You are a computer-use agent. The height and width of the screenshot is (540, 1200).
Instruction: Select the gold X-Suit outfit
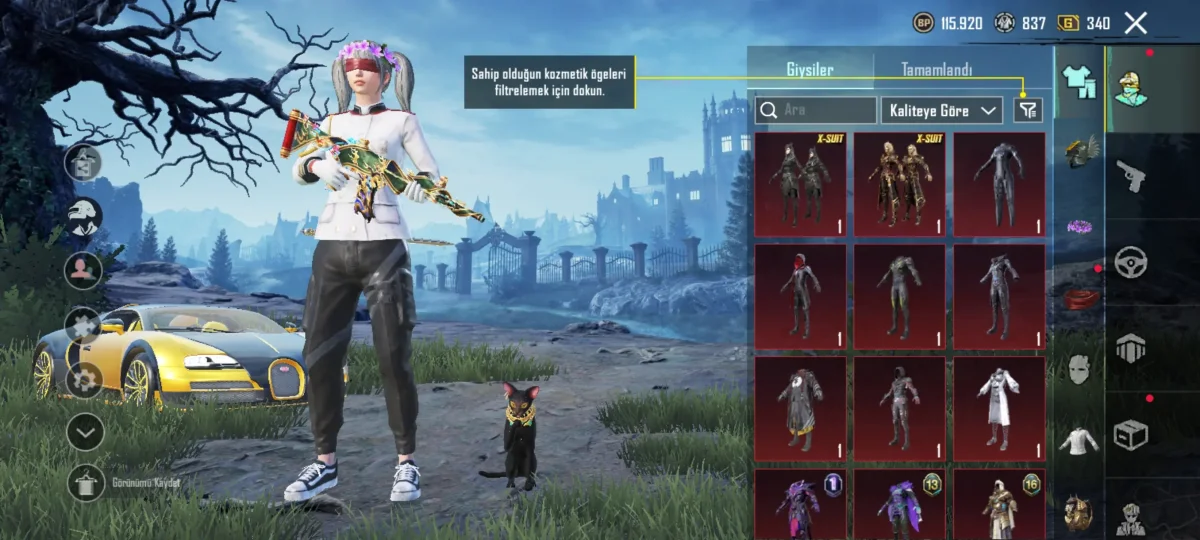[x=899, y=184]
